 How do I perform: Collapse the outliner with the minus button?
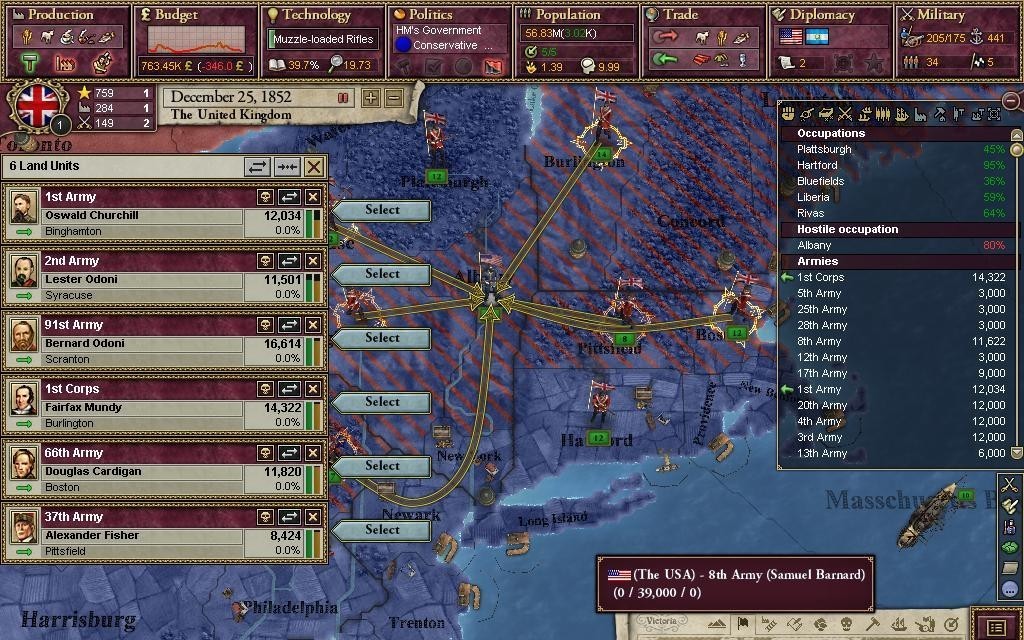coord(1011,101)
